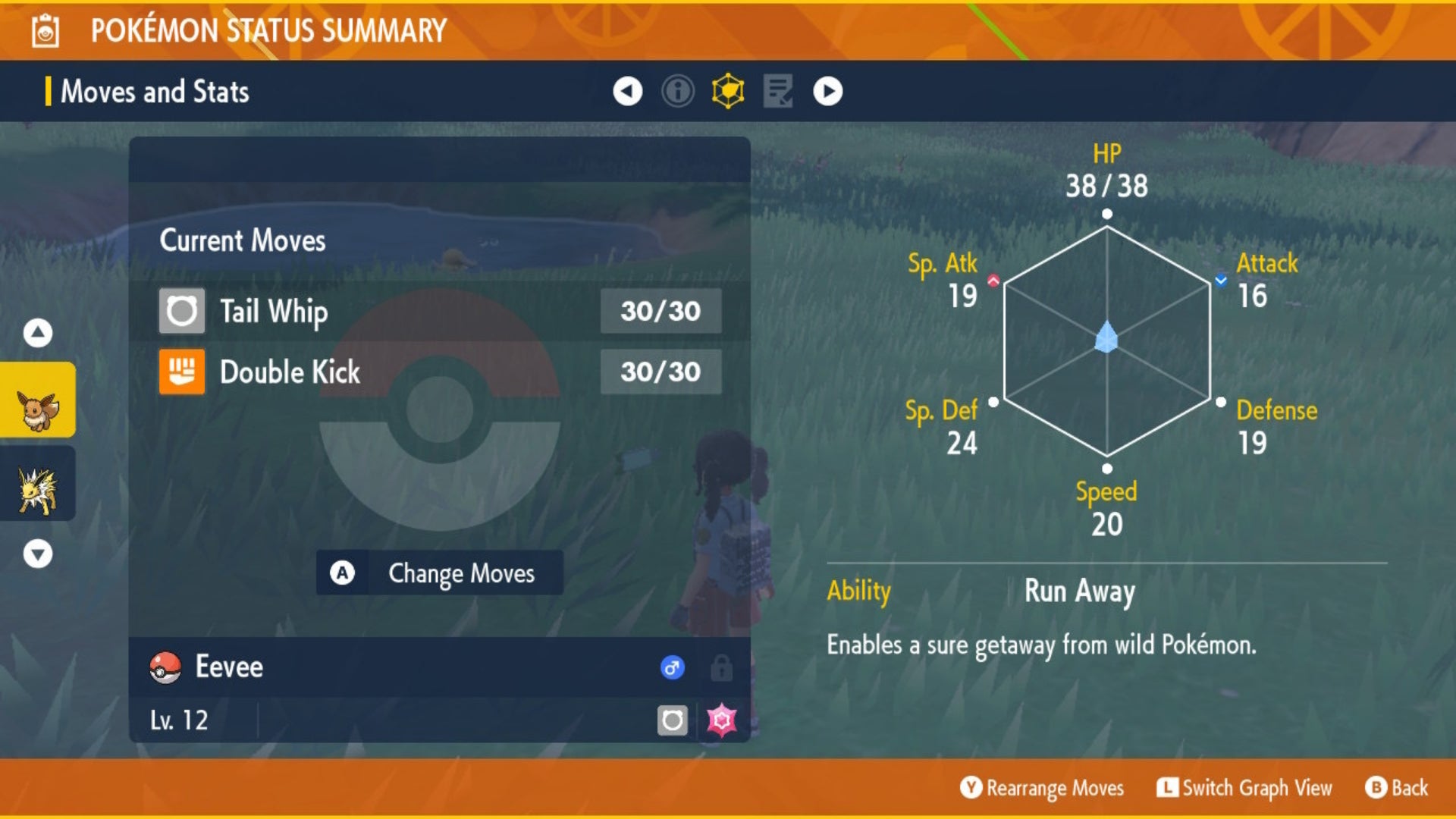Click the right arrow to next page
This screenshot has width=1456, height=819.
tap(829, 91)
